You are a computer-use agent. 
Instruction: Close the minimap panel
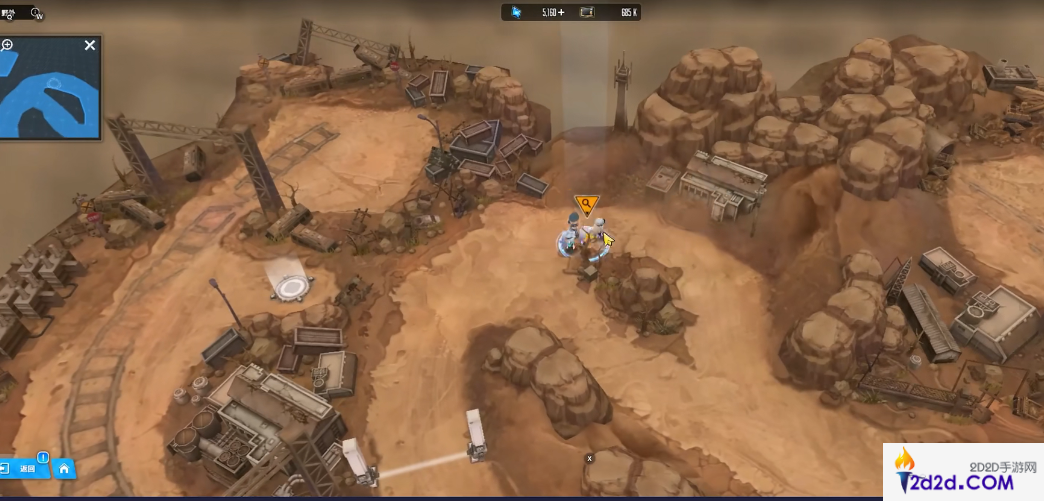click(90, 45)
